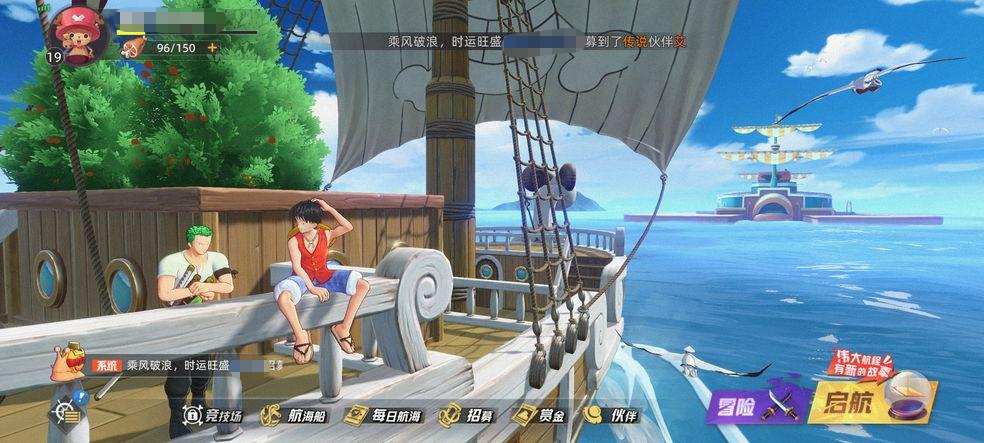Open the system chat message box

[180, 366]
